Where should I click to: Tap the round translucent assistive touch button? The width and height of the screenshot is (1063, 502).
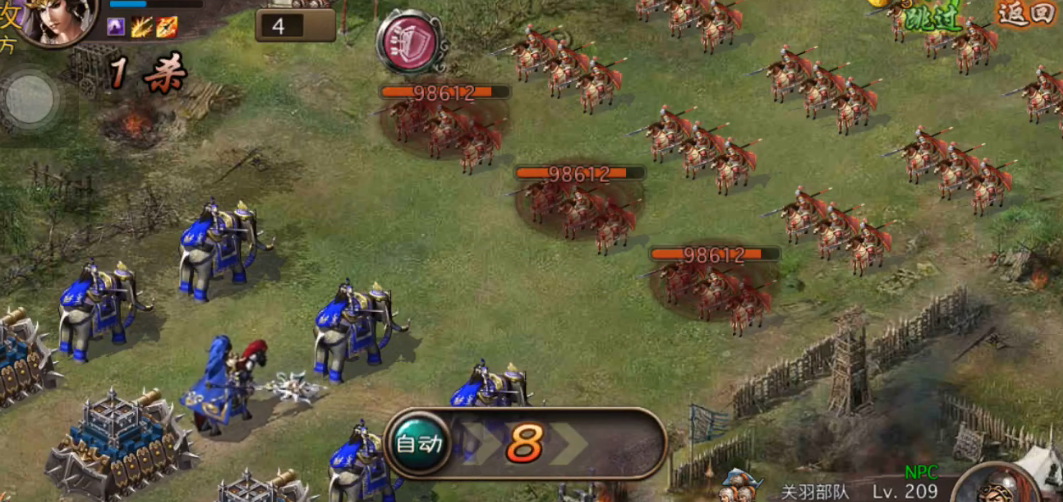[x=31, y=99]
